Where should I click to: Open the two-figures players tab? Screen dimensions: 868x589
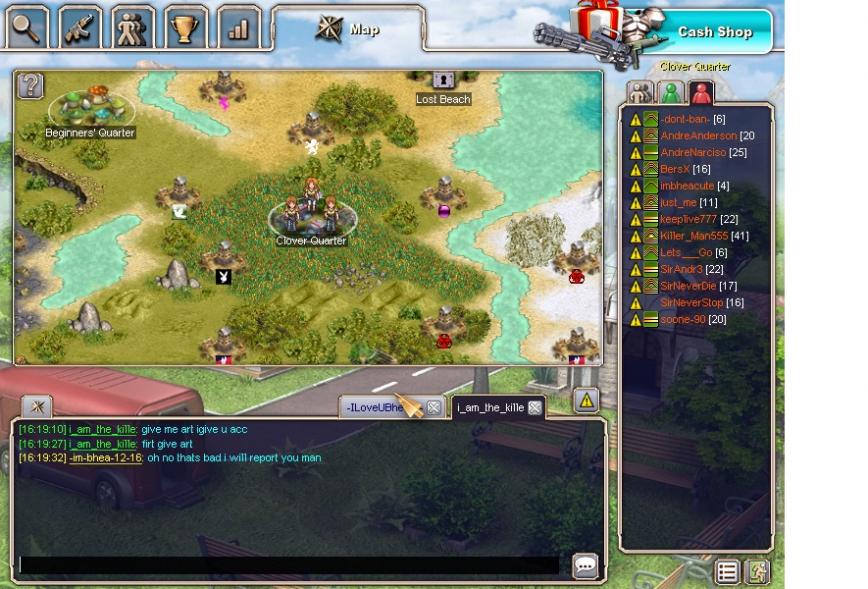pyautogui.click(x=133, y=27)
